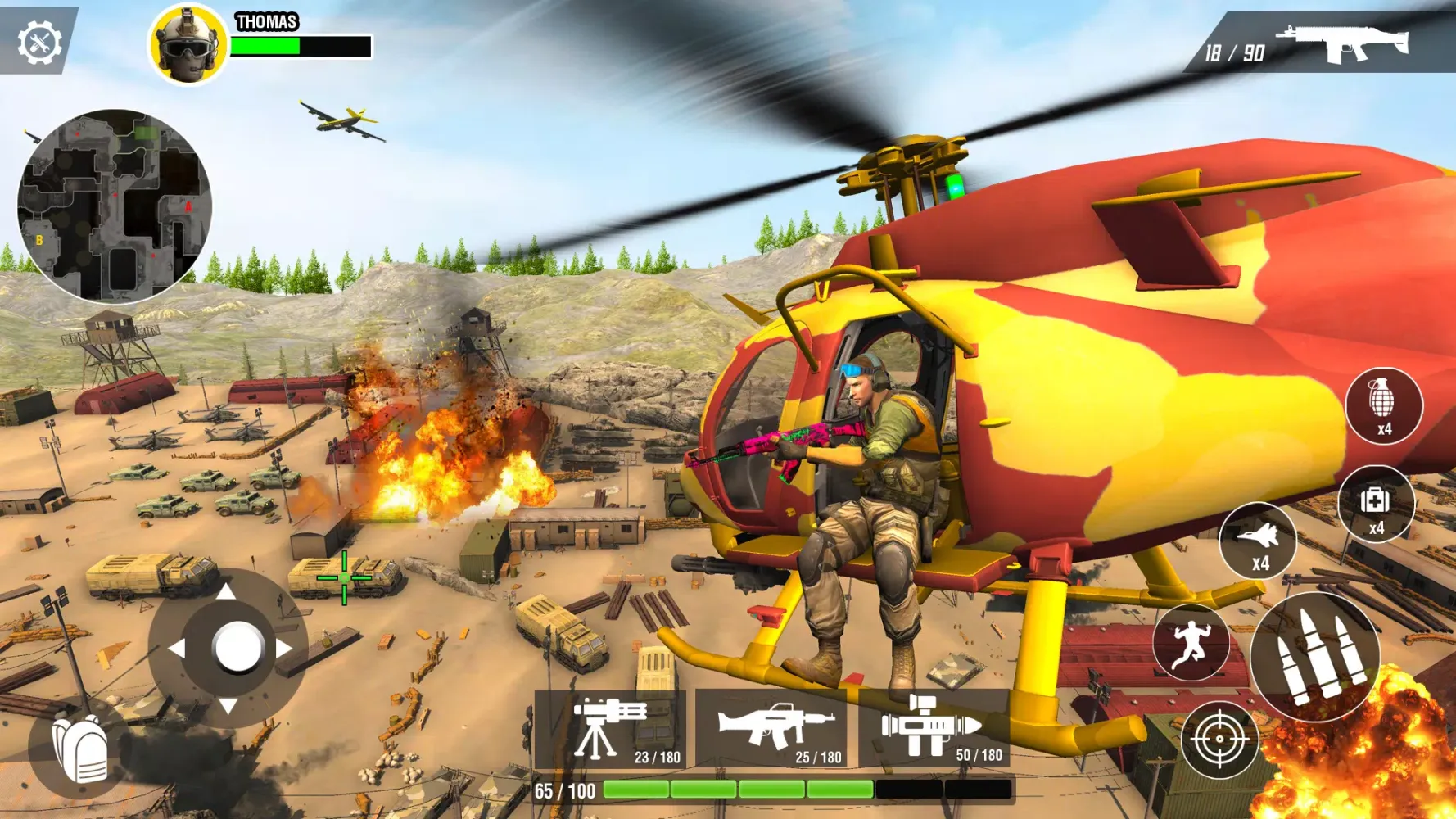1456x819 pixels.
Task: Equip the rocket launcher slot
Action: point(934,728)
